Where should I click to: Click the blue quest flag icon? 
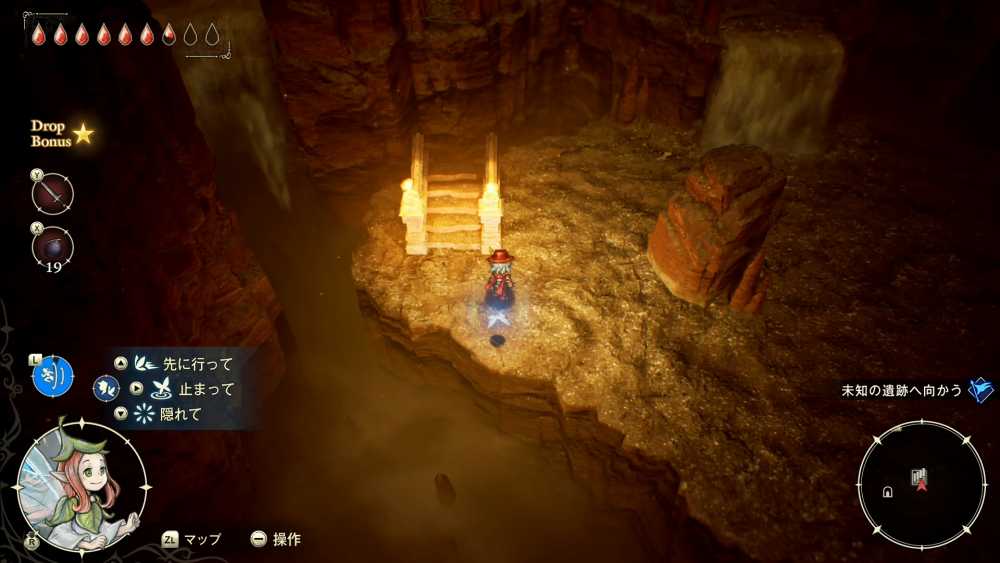(x=981, y=390)
